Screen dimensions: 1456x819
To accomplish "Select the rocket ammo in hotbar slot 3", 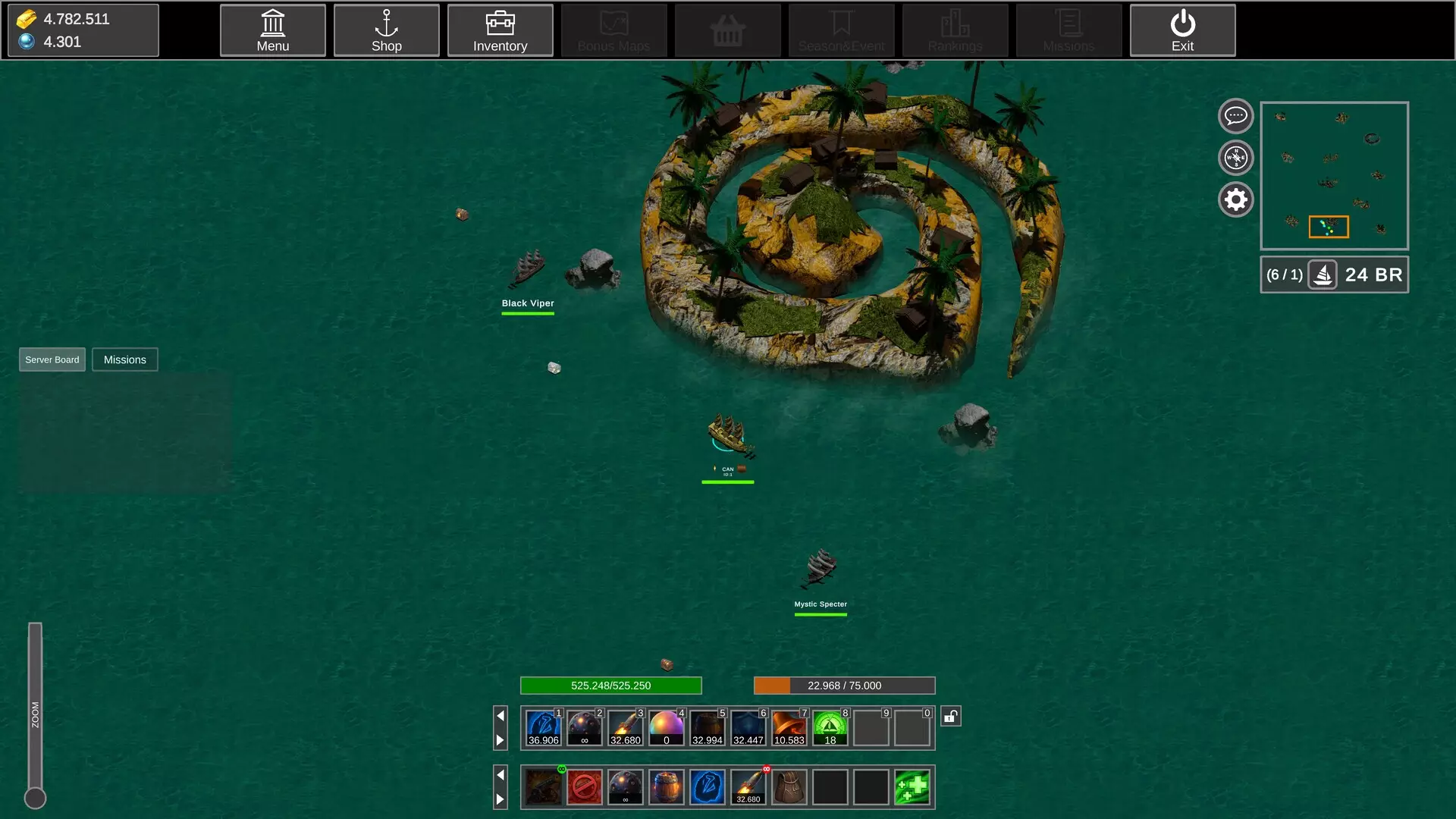I will click(x=626, y=728).
